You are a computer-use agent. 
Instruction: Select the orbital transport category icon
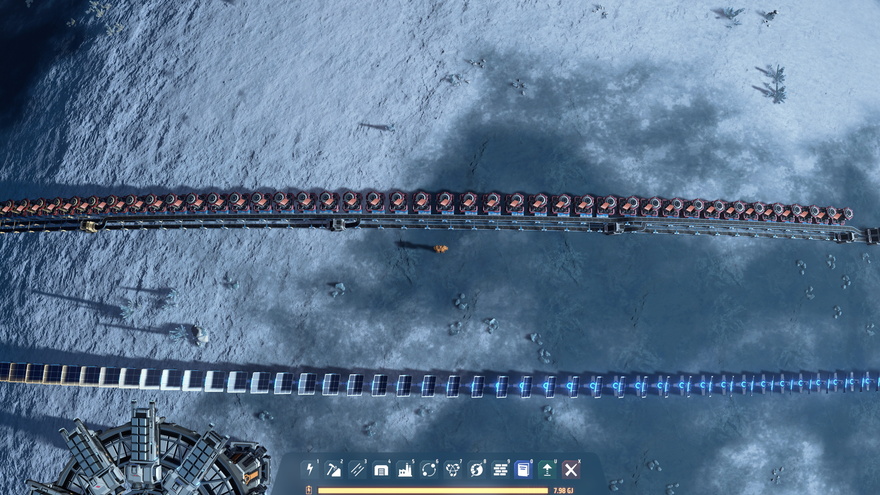429,469
